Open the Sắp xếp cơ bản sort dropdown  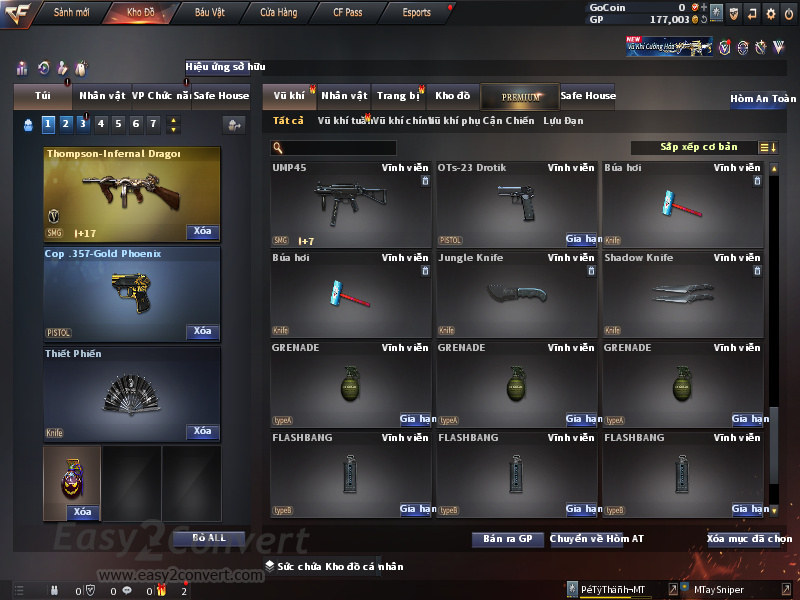pos(700,148)
